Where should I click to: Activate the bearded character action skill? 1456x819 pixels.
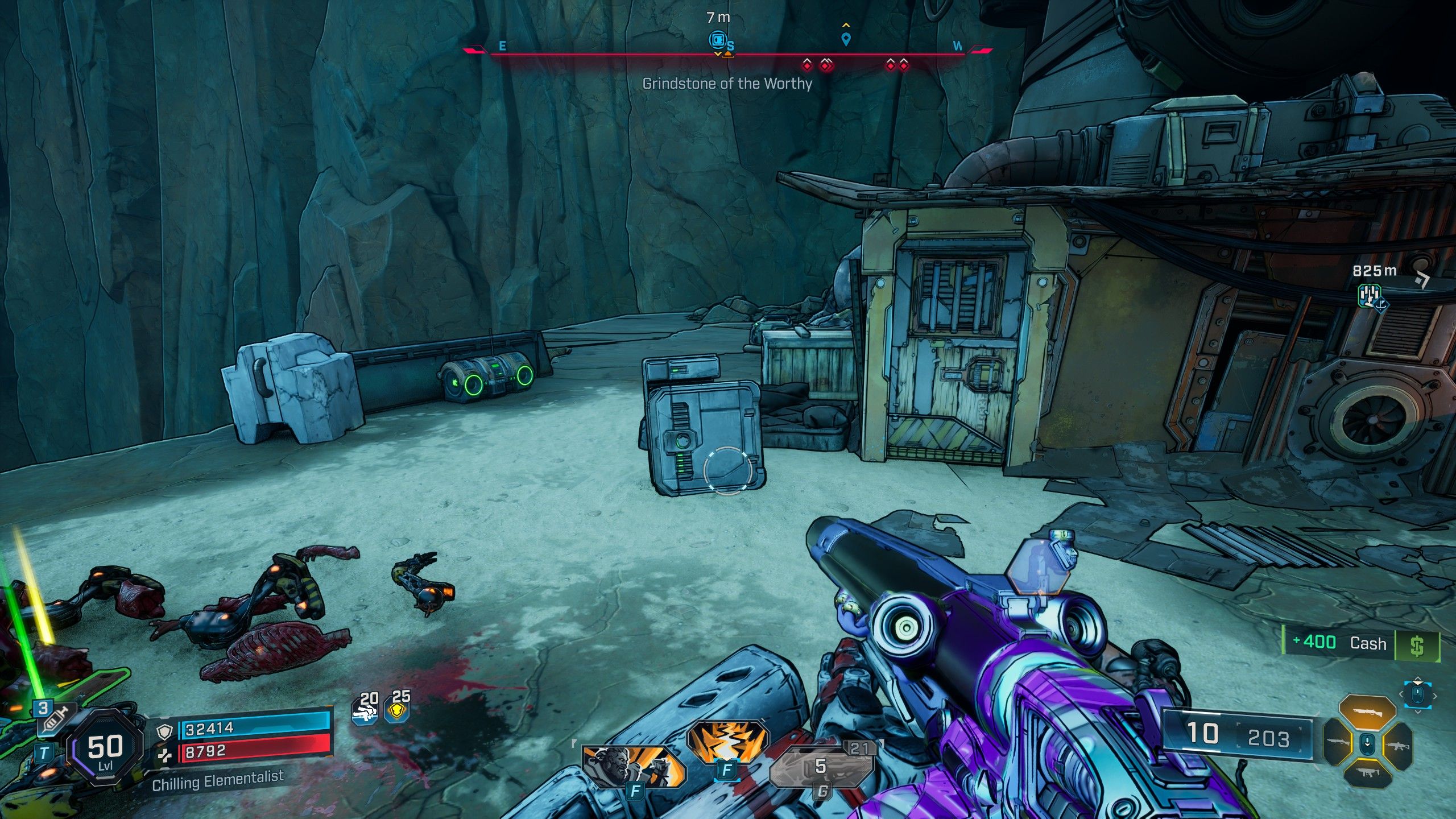(632, 766)
